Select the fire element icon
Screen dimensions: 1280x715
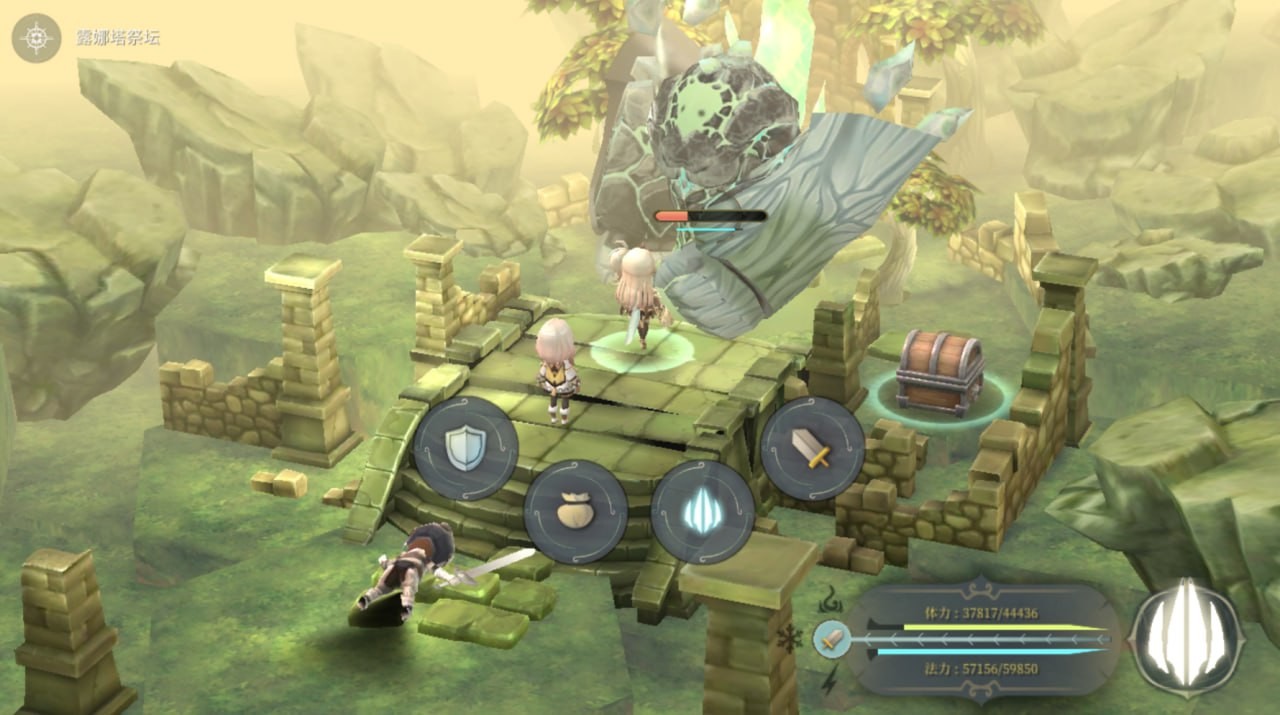[x=829, y=601]
